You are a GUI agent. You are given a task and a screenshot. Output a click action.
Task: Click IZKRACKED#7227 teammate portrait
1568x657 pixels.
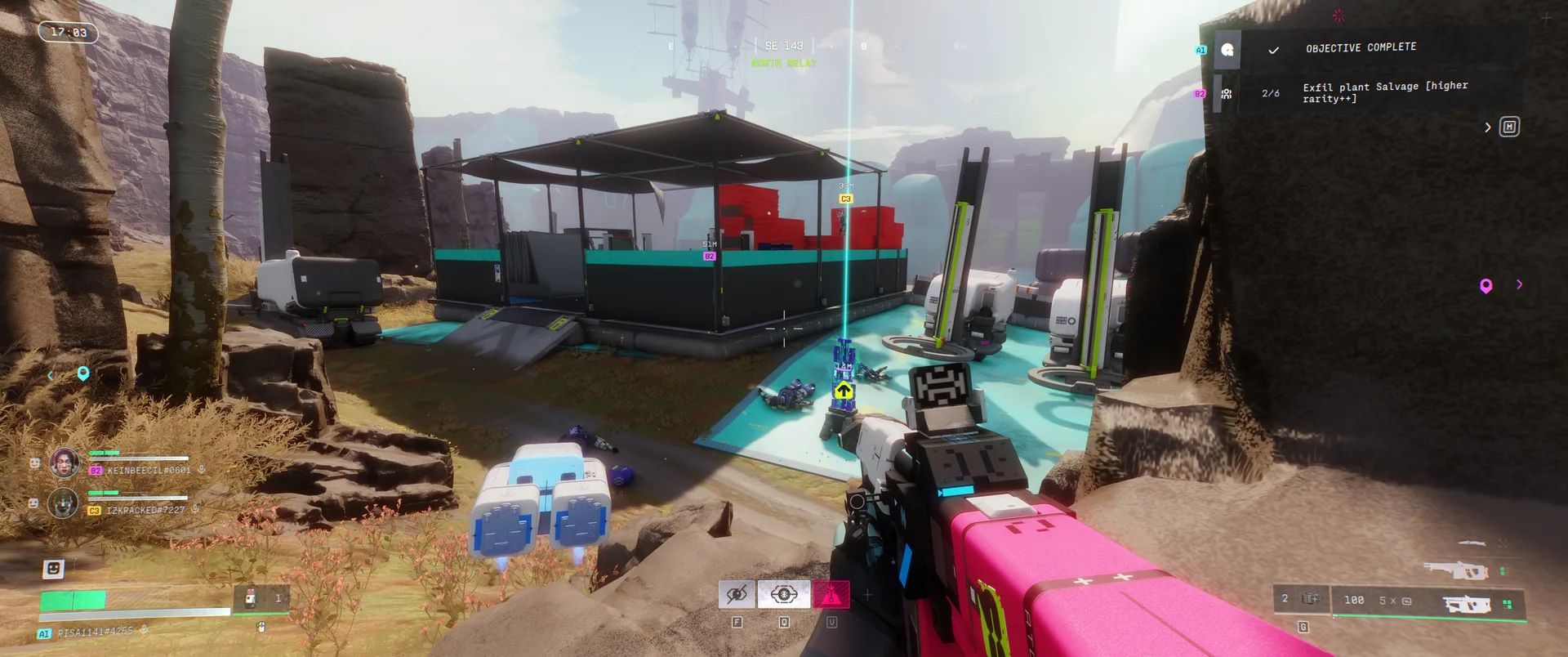(64, 503)
